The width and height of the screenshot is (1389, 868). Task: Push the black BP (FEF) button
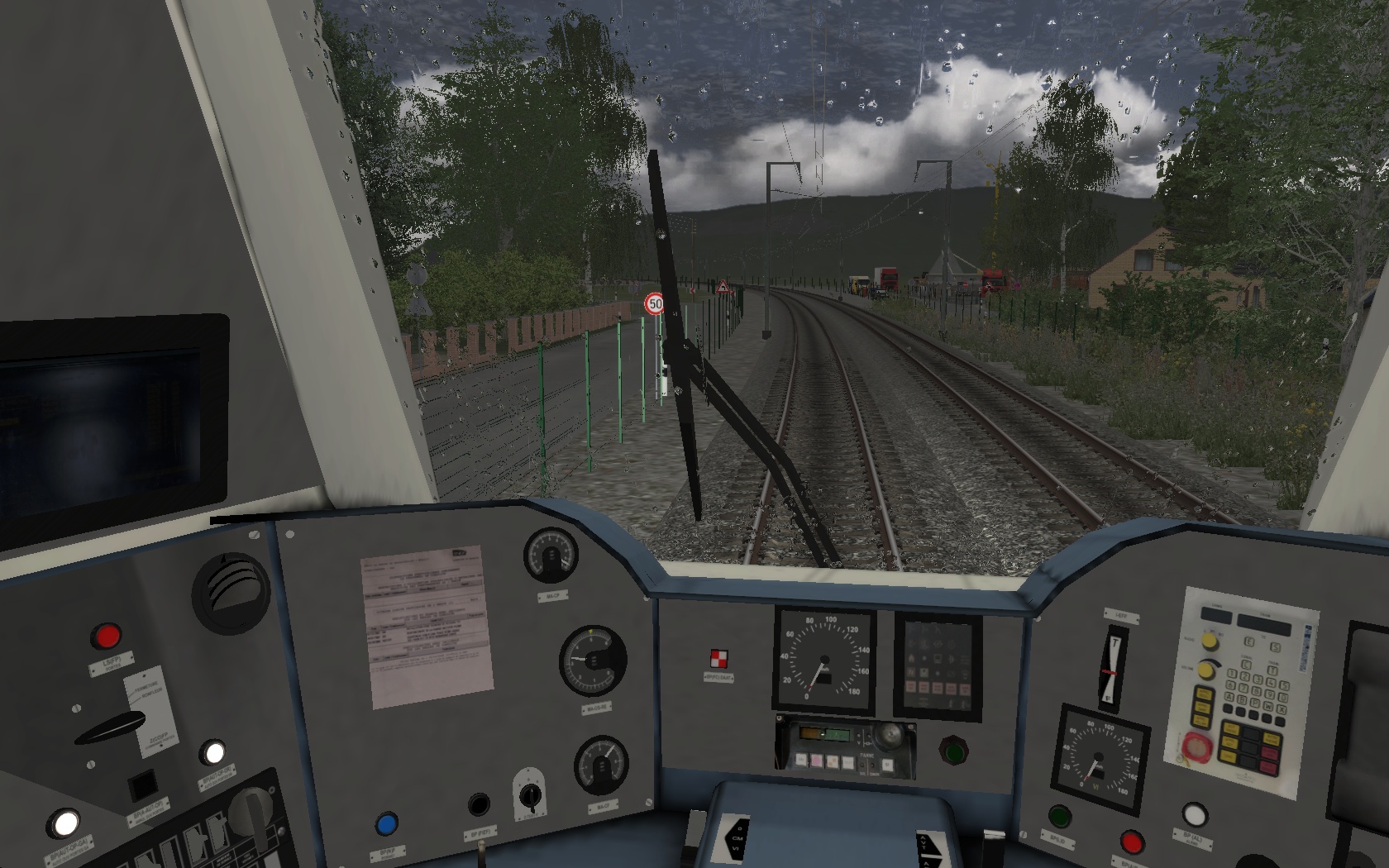click(x=479, y=804)
